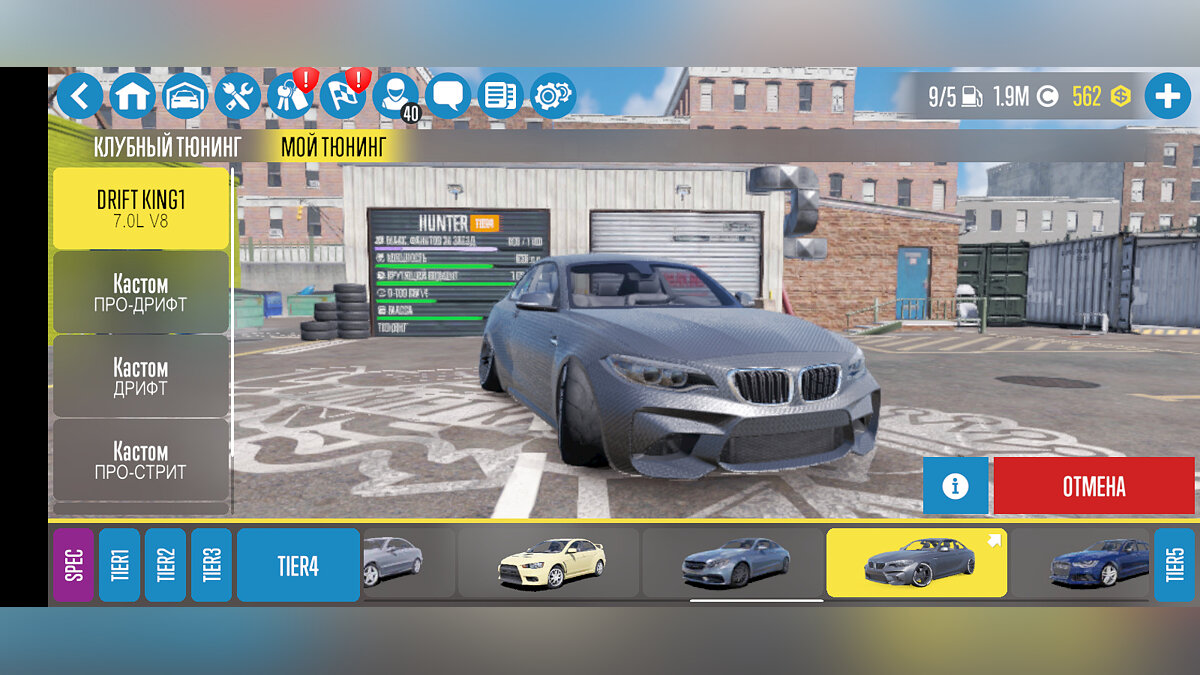Switch to the TIER1 car class
Viewport: 1200px width, 675px height.
(120, 565)
